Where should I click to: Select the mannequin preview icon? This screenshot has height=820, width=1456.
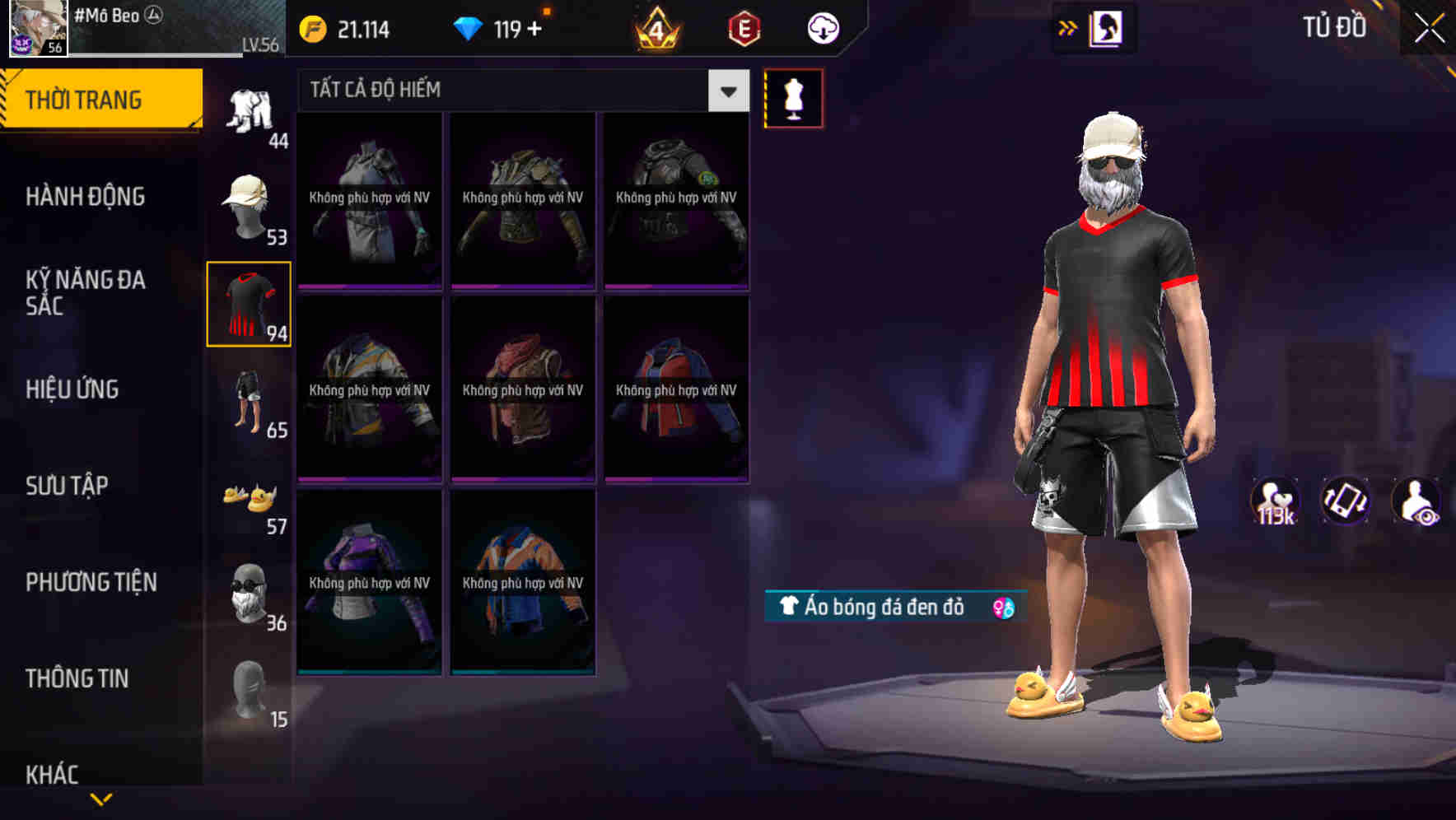coord(794,96)
